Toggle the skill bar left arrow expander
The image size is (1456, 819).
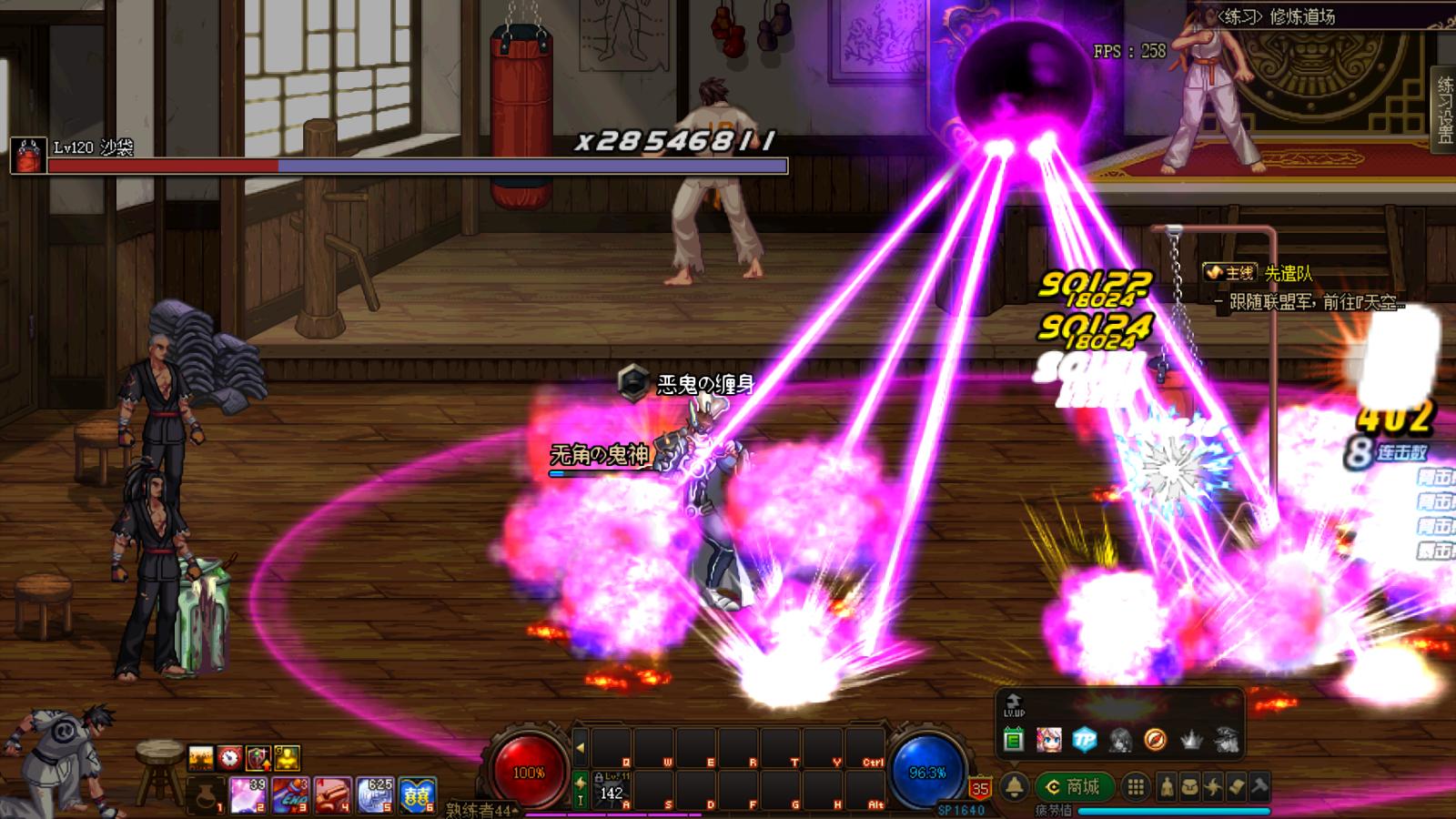pos(580,749)
